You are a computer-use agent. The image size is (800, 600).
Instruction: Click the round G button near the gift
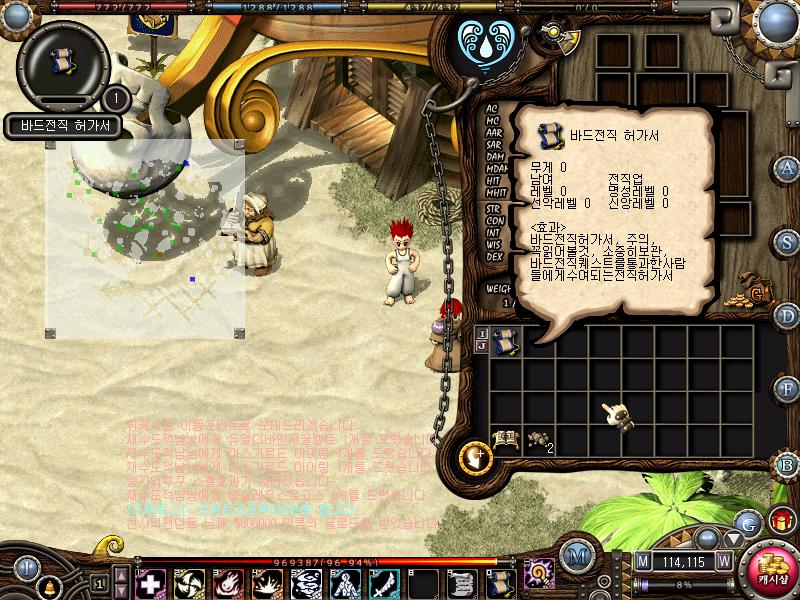click(749, 522)
